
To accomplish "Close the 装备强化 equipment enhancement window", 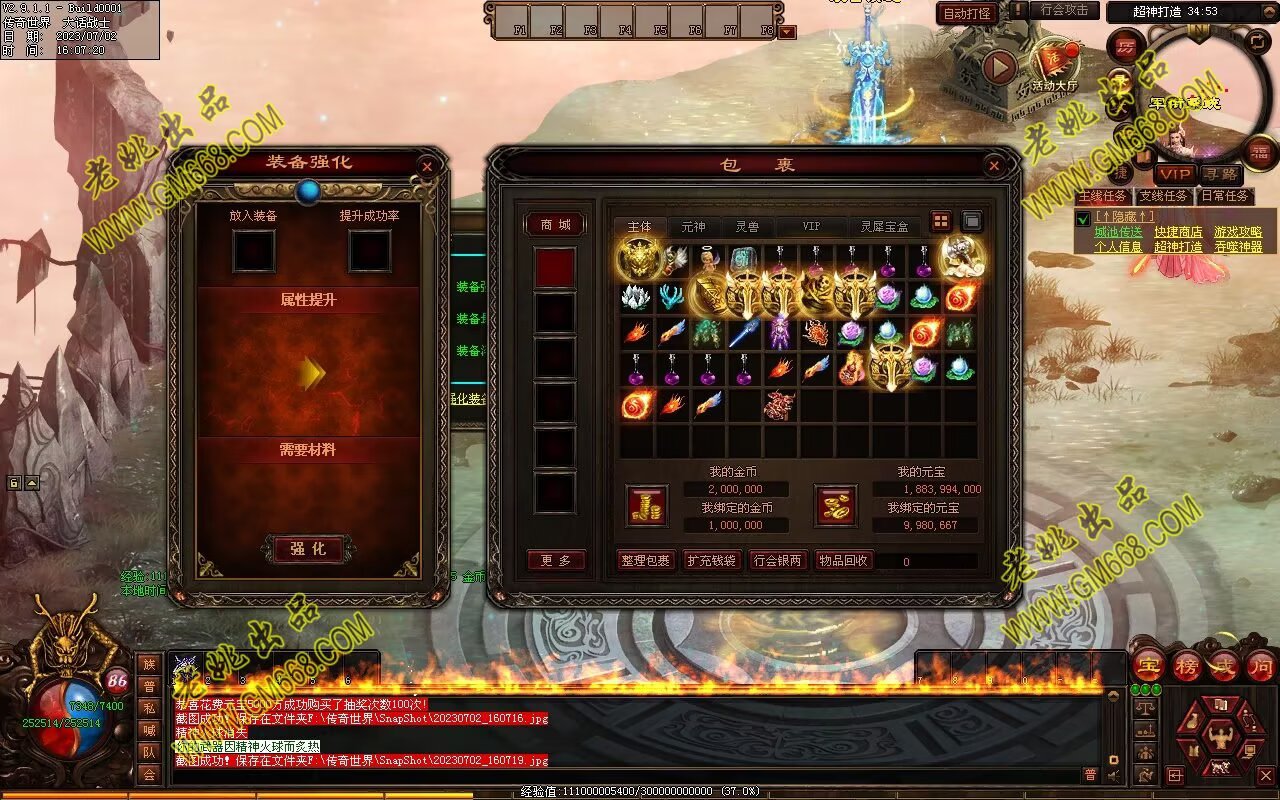I will pyautogui.click(x=427, y=167).
